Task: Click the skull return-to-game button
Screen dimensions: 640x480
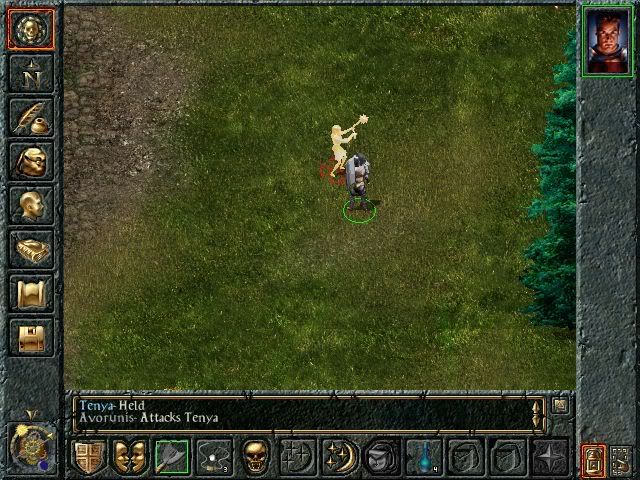Action: tap(30, 28)
